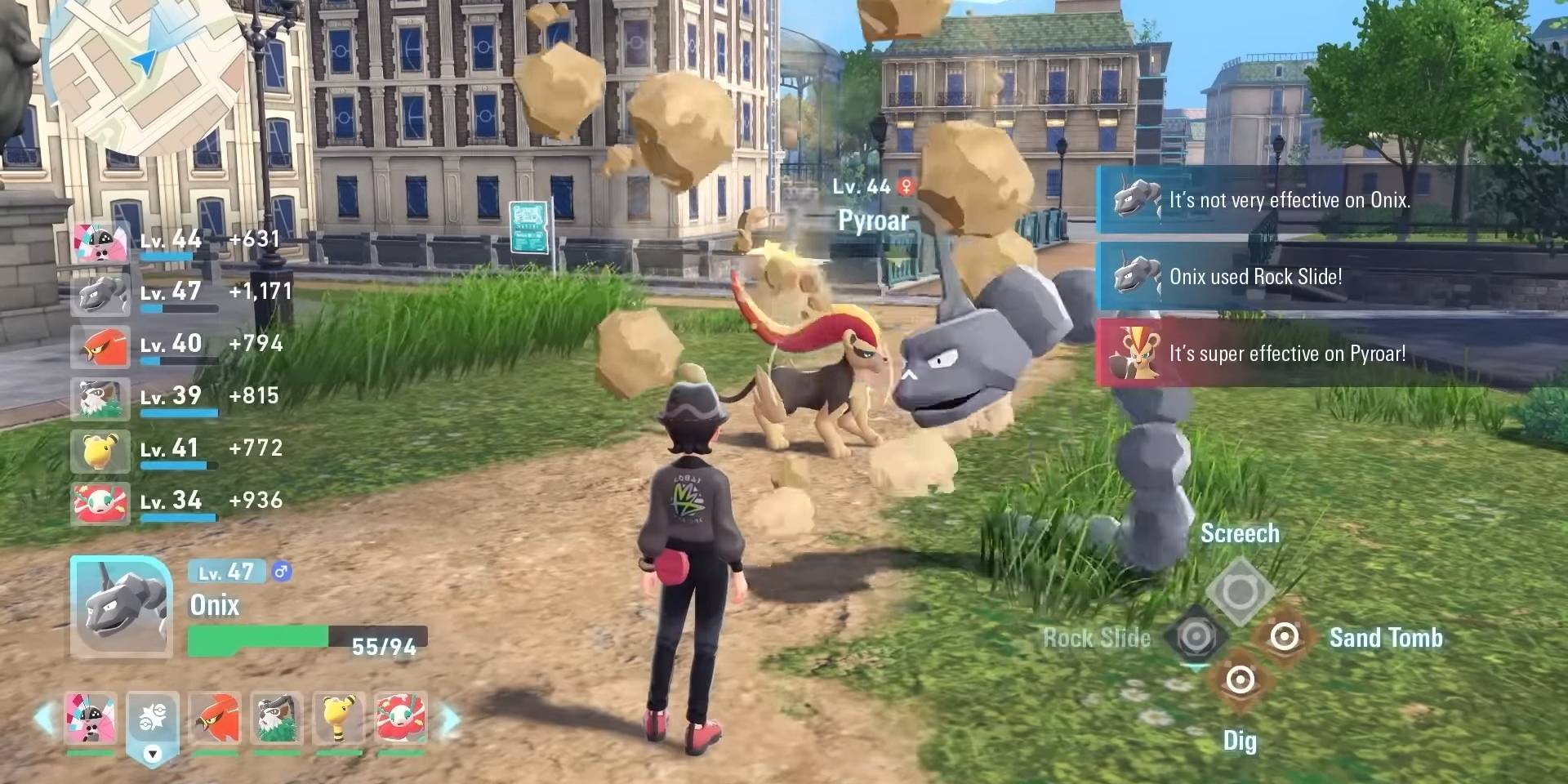
Task: Select the Lv. 47 Onix party row
Action: pos(181,293)
